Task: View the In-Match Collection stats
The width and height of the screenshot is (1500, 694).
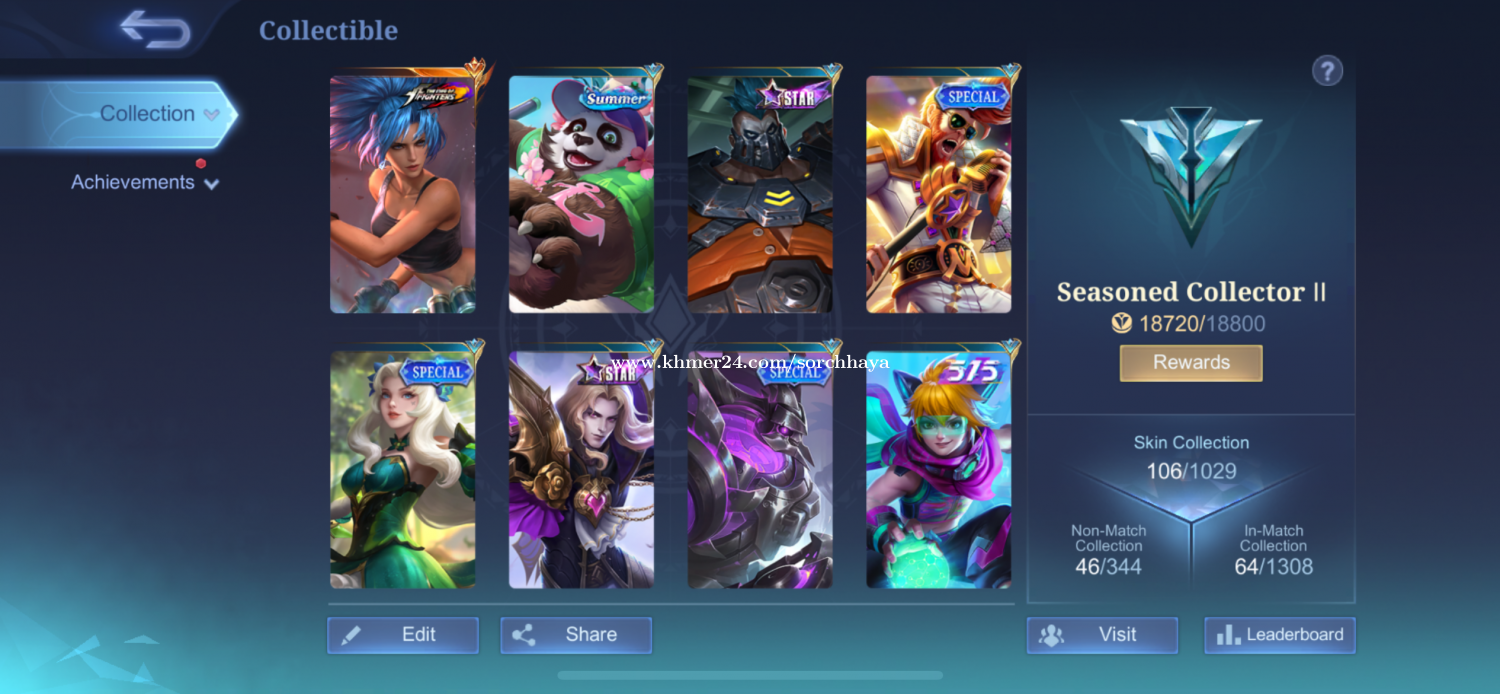Action: (x=1274, y=552)
